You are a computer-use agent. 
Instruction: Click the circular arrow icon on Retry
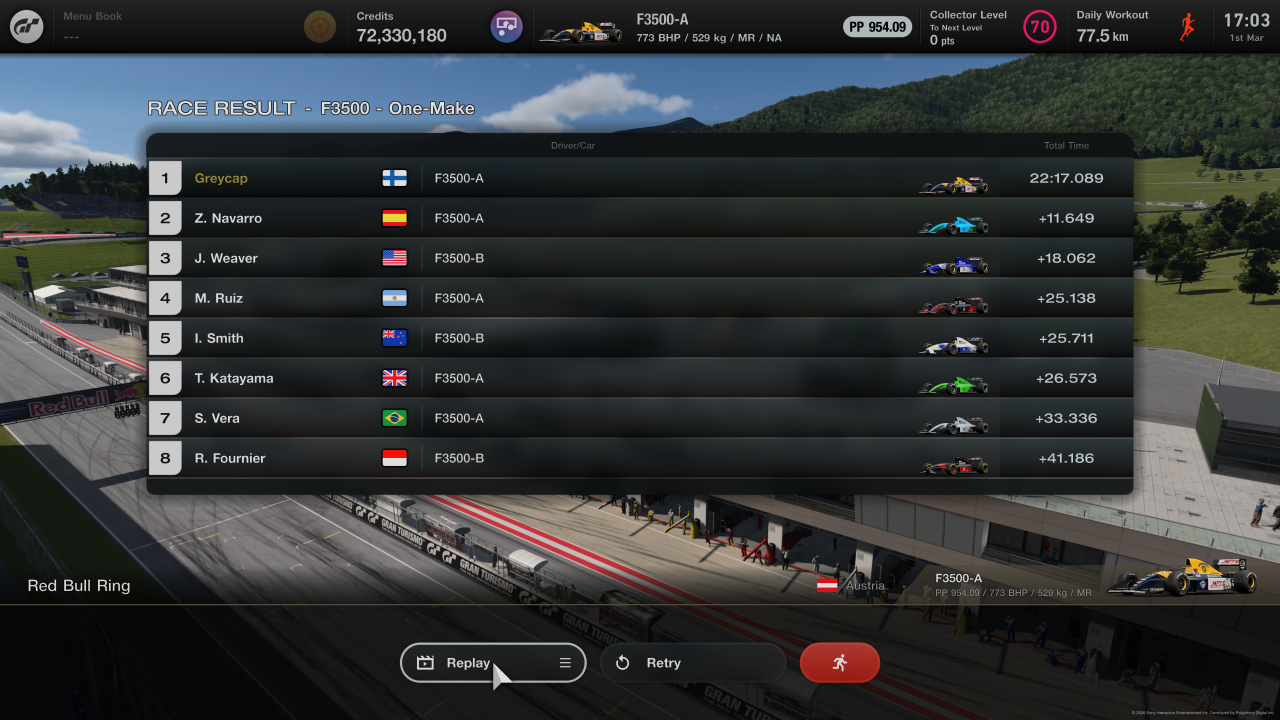coord(623,662)
